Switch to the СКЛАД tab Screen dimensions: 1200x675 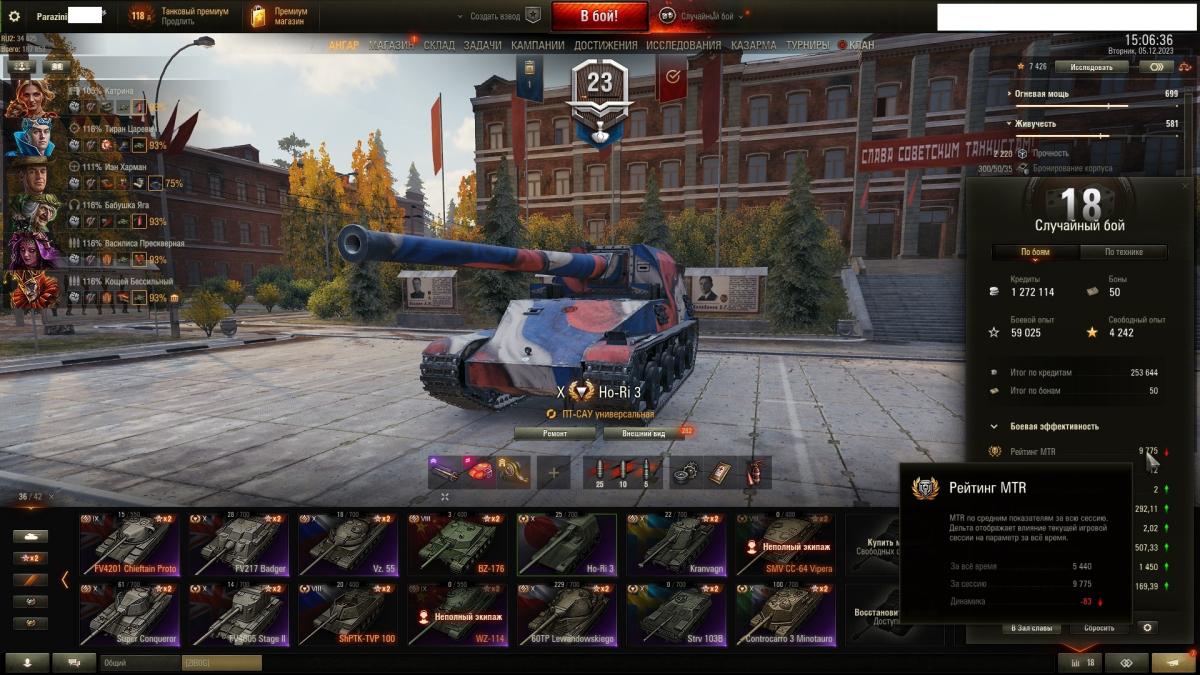pyautogui.click(x=439, y=45)
